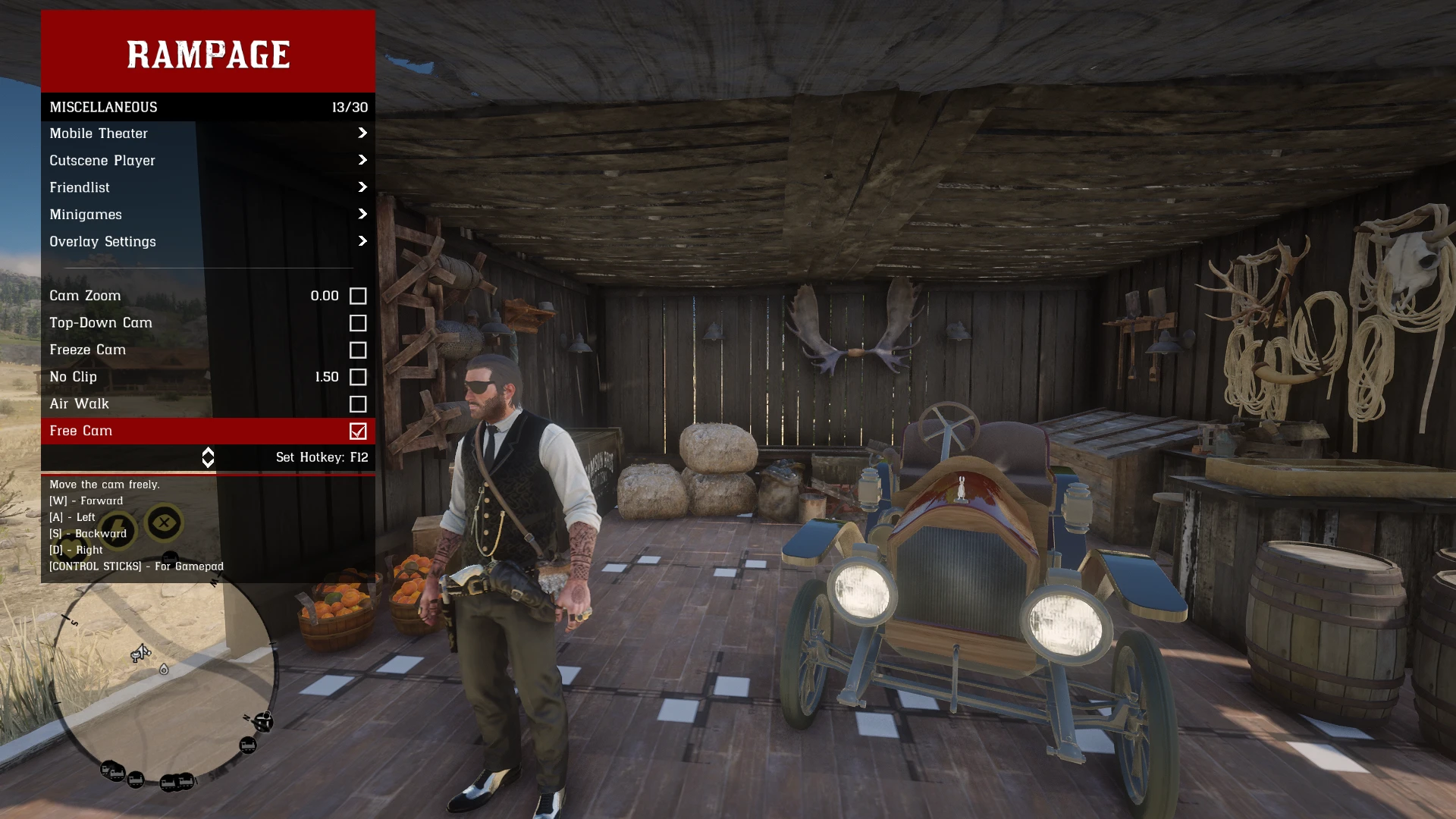The width and height of the screenshot is (1456, 819).
Task: Enable the Air Walk checkbox
Action: [x=358, y=404]
